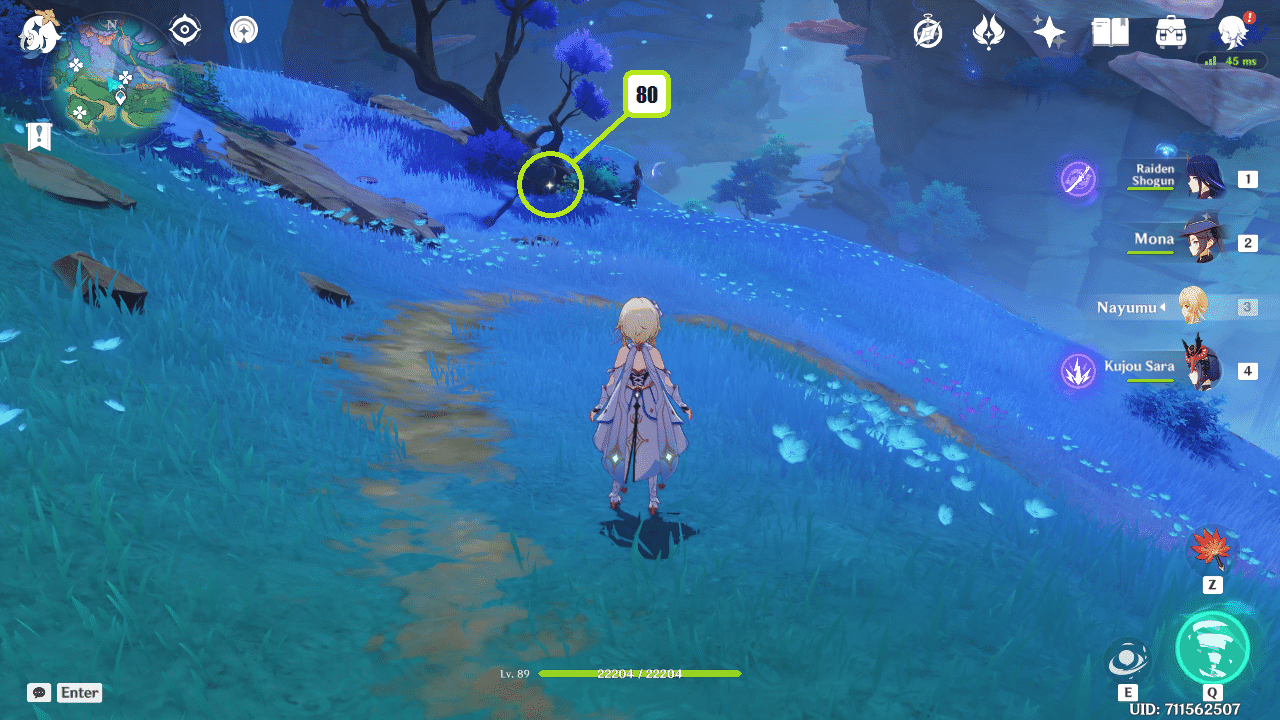Open the Wish menu star icon
Image resolution: width=1280 pixels, height=720 pixels.
point(1048,32)
